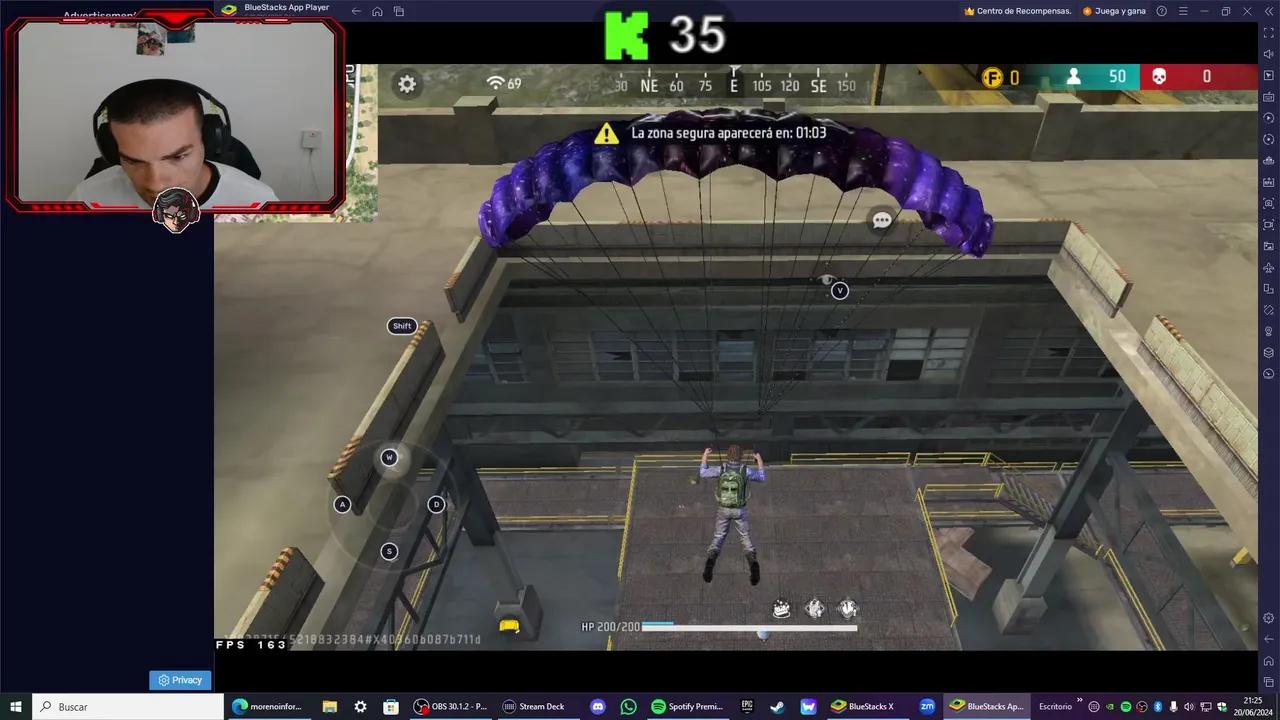Open the BlueStacks hamburger menu at the top

(1184, 11)
